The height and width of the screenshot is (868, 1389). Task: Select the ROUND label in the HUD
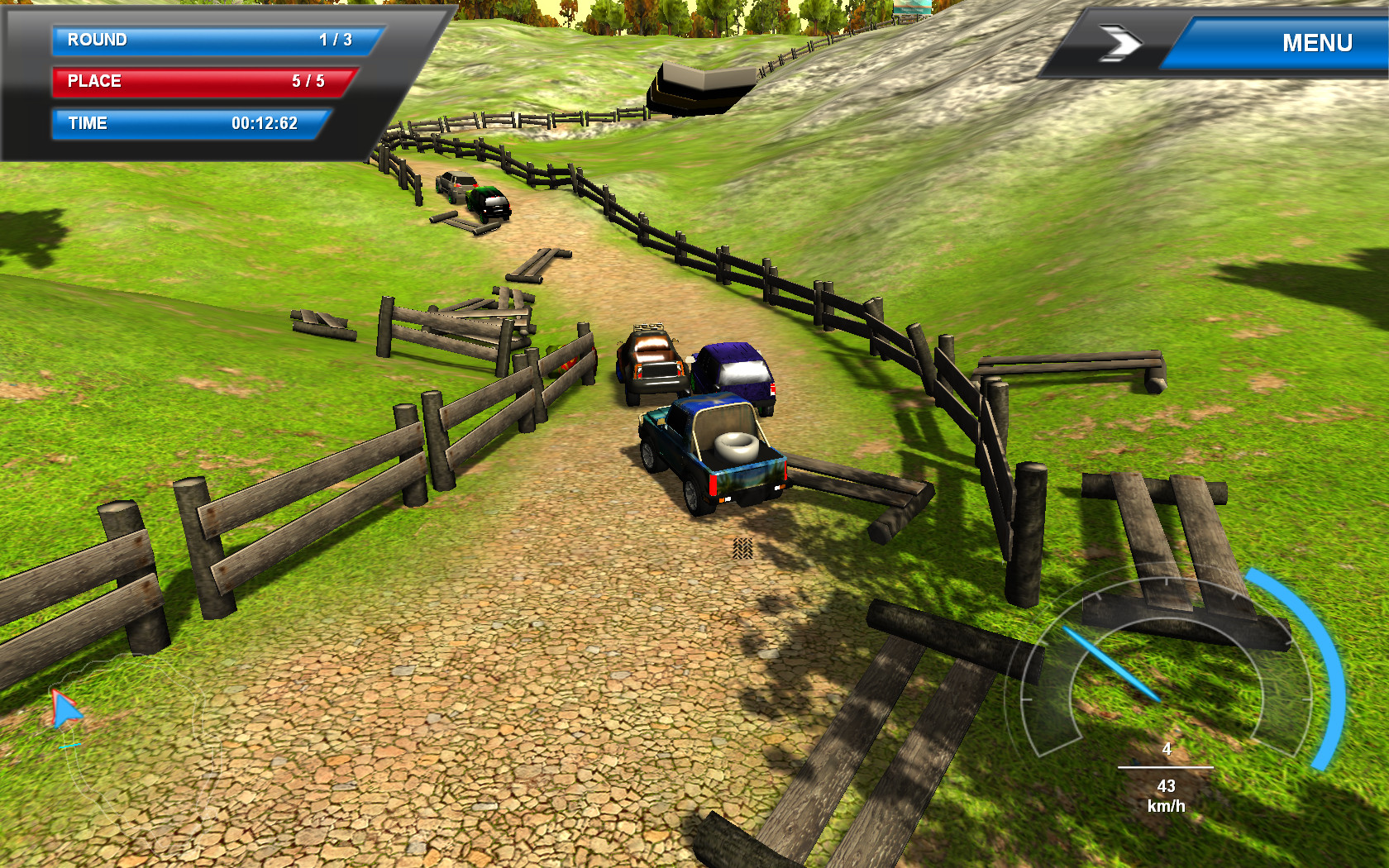98,39
